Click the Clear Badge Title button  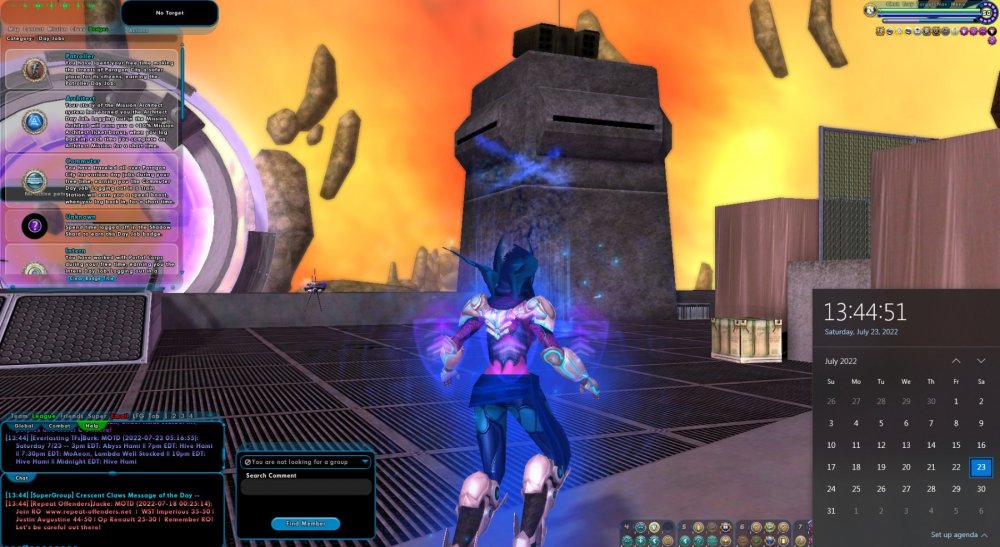tap(92, 278)
